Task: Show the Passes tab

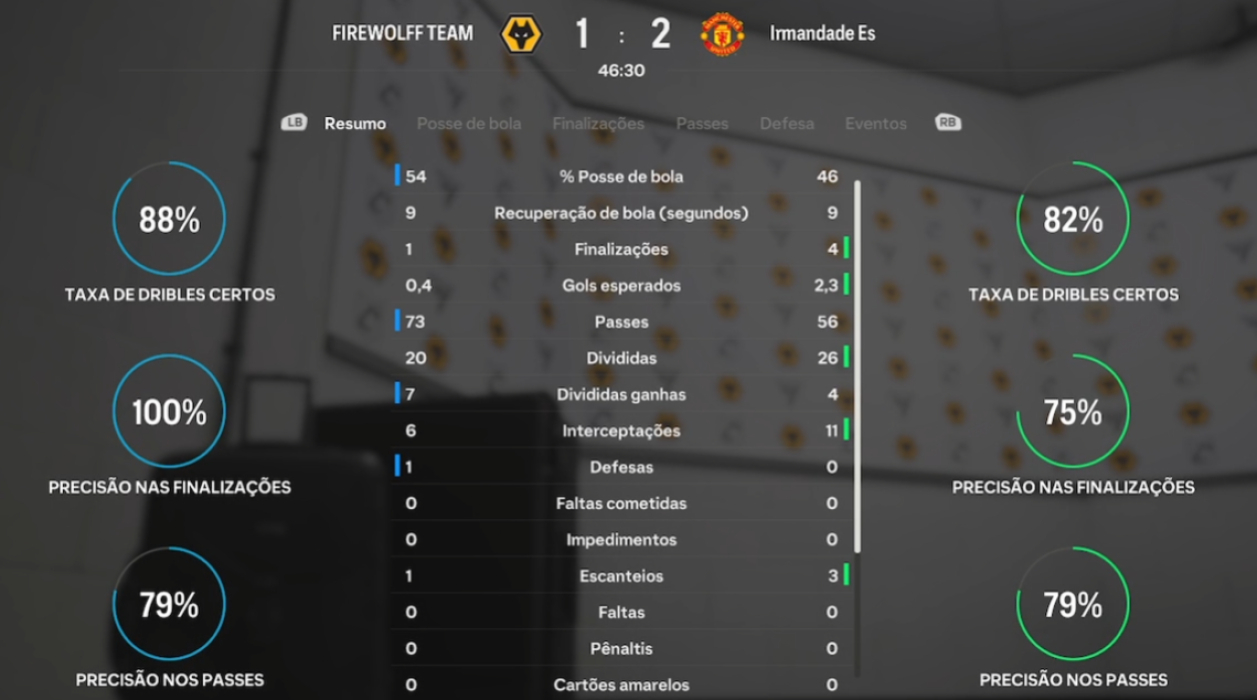Action: tap(702, 124)
